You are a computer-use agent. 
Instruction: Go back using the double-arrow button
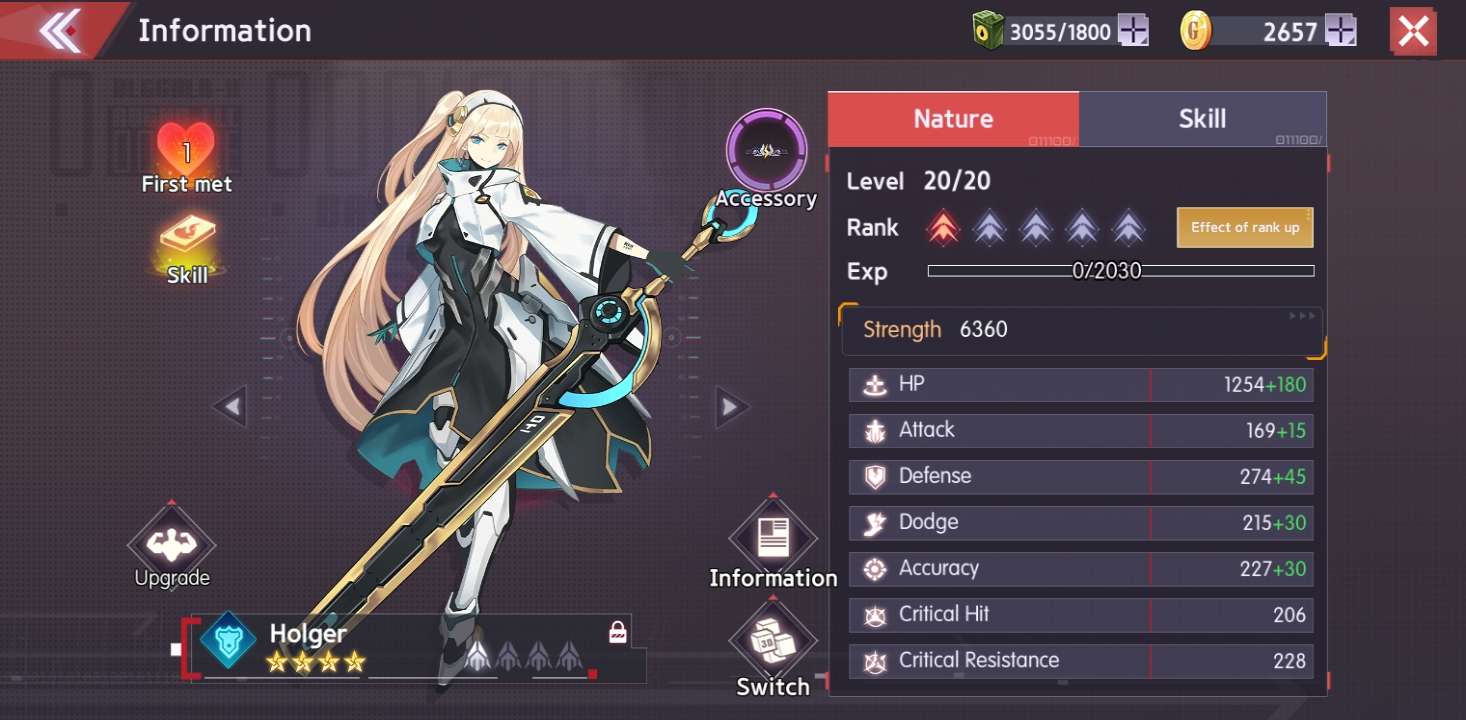[60, 31]
